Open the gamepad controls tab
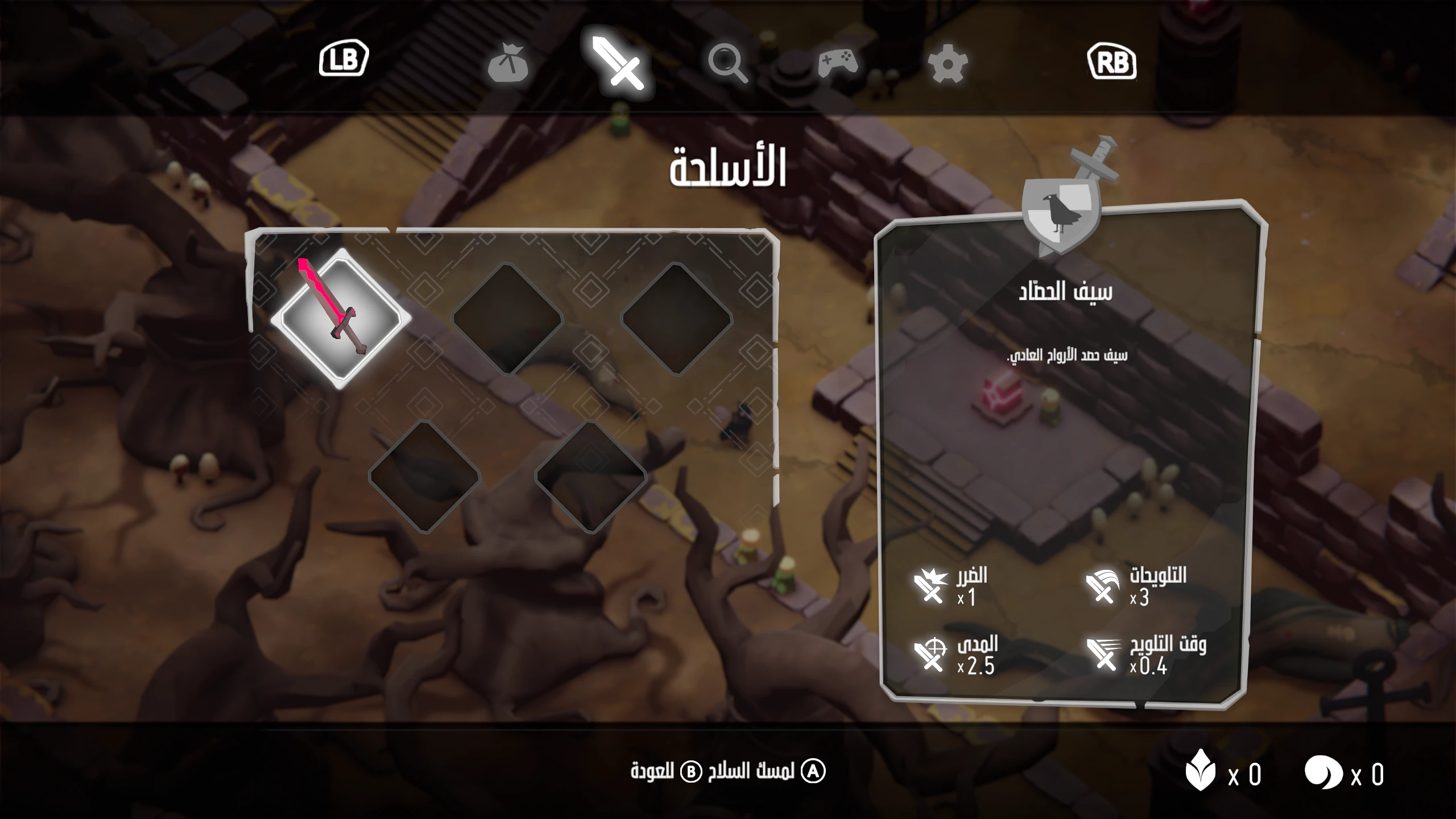 pyautogui.click(x=837, y=63)
